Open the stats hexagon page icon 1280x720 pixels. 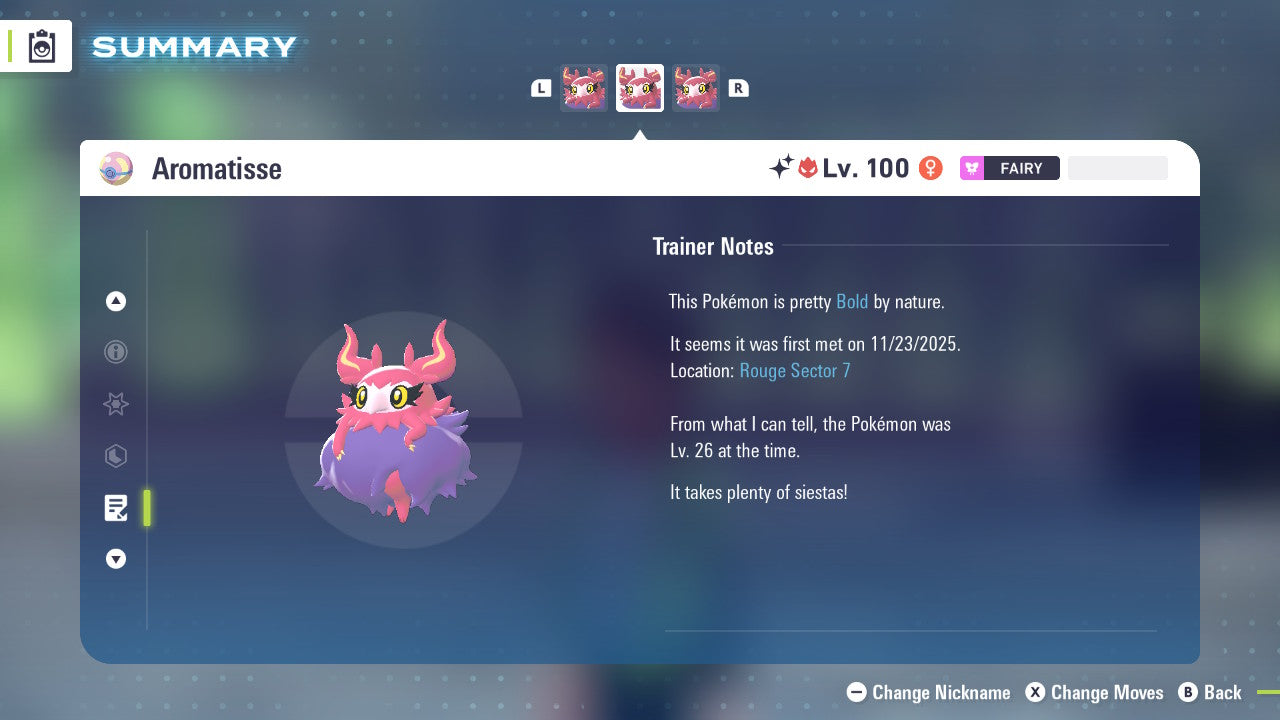[x=115, y=456]
